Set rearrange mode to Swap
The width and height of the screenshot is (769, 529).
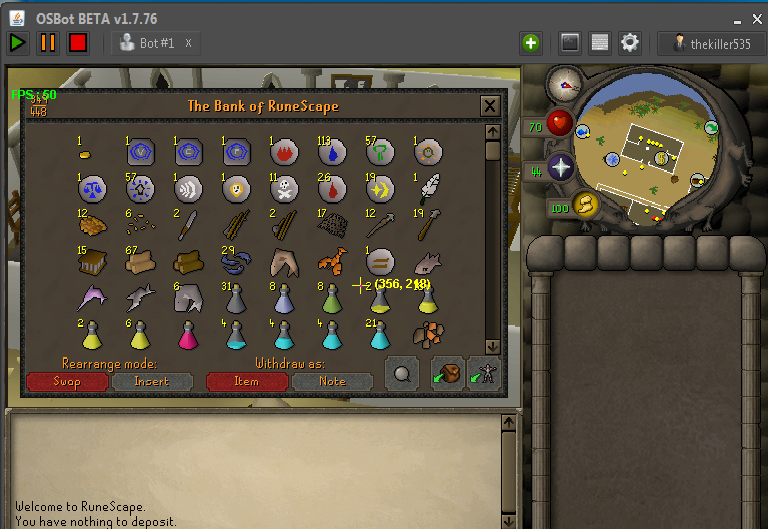pos(67,381)
